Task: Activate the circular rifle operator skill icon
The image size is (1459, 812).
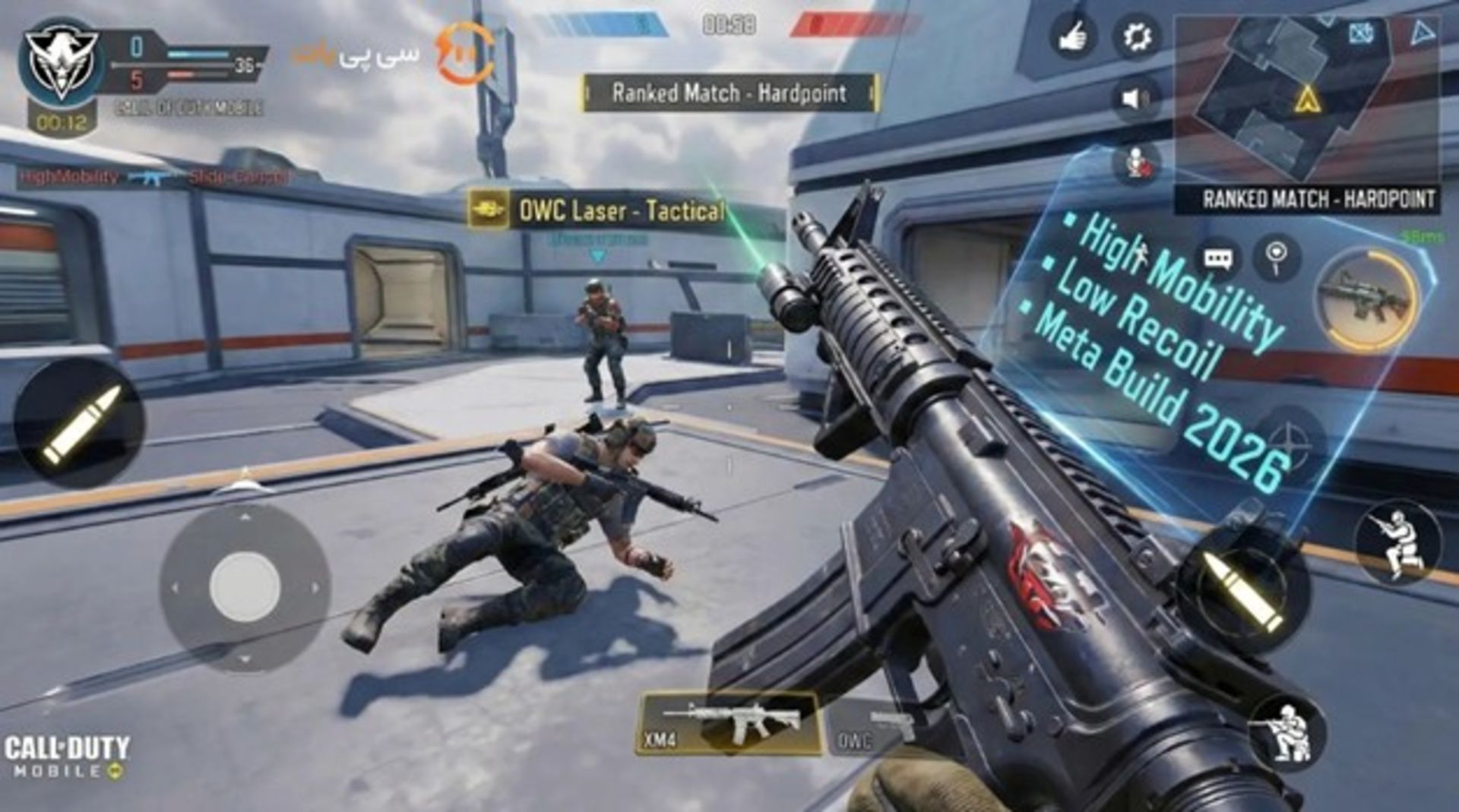Action: click(x=1367, y=299)
